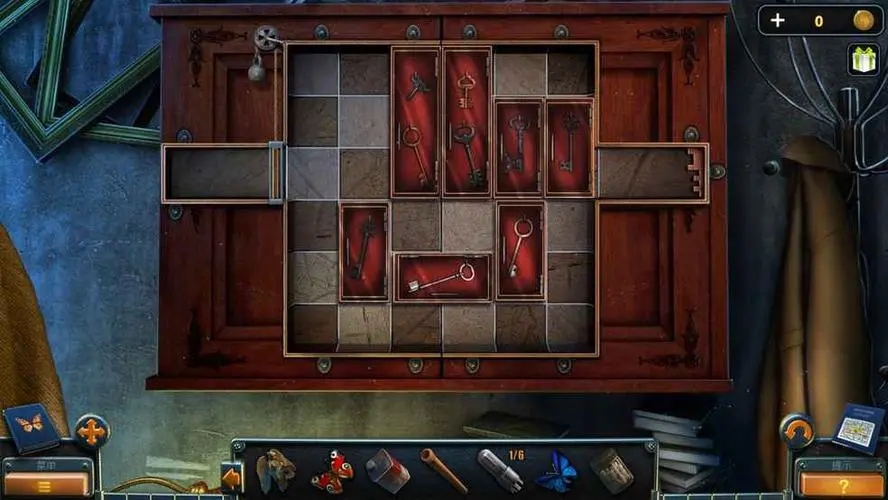Screen dimensions: 888x500
Task: Pick the wooden stick from inventory
Action: point(443,469)
